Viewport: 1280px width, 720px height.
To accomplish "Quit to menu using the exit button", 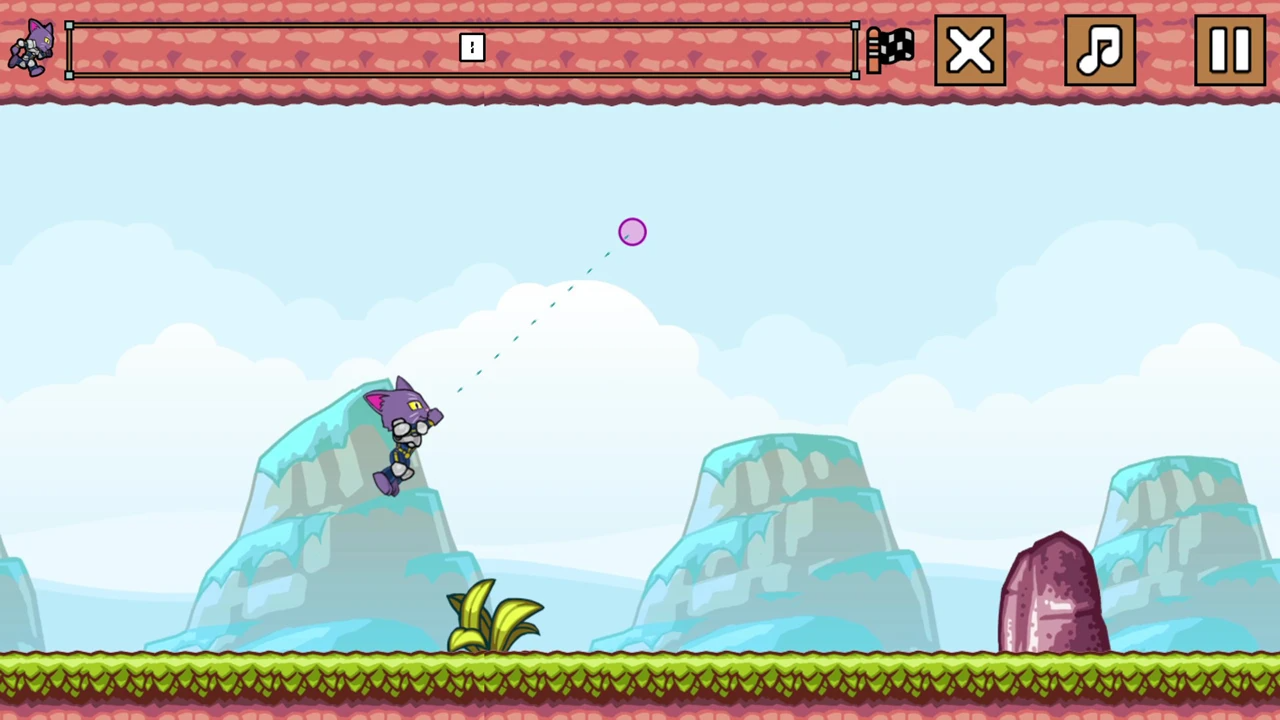I will [968, 50].
